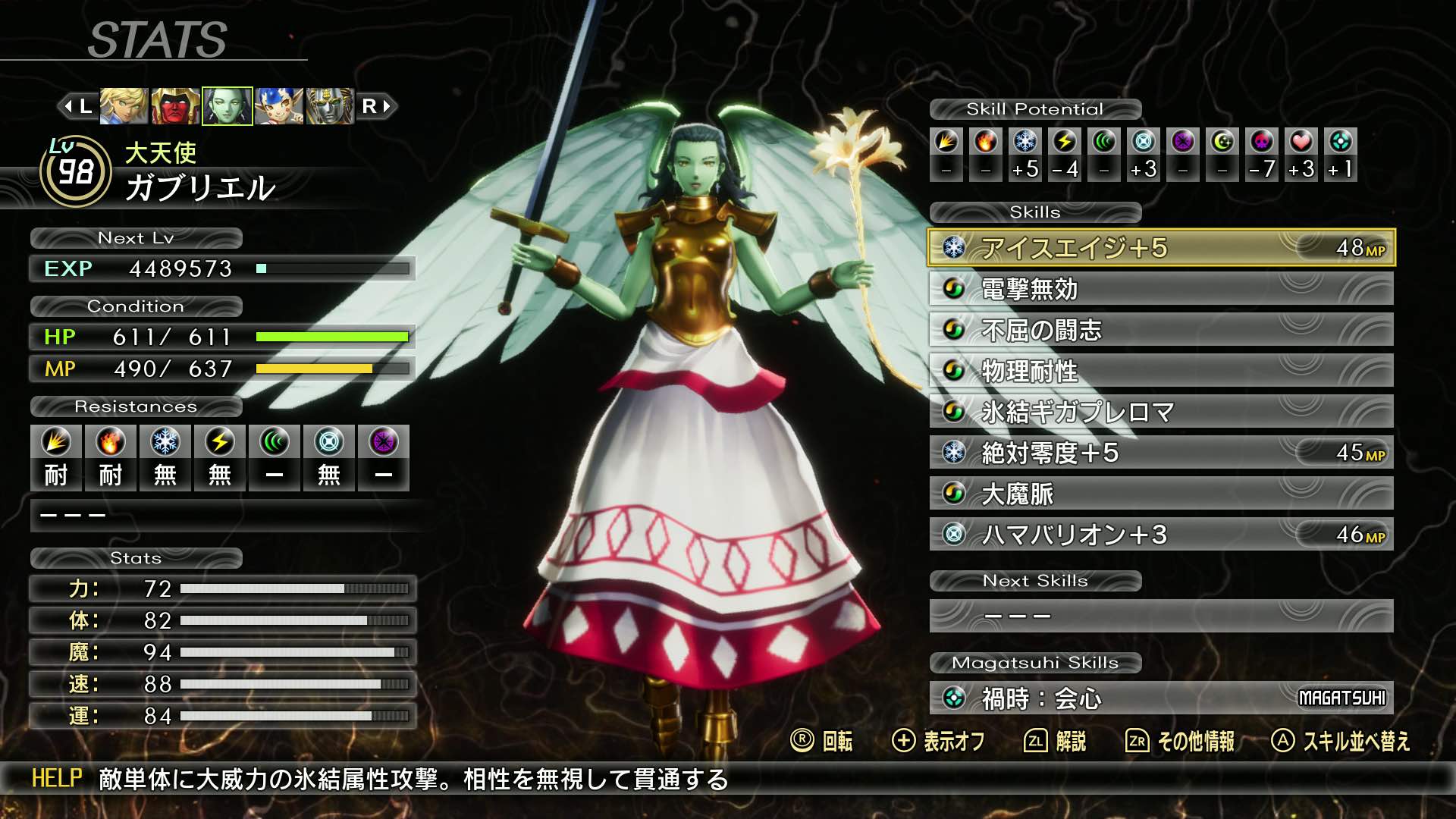Viewport: 1456px width, 819px height.
Task: Click the electric skill potential icon
Action: [1065, 142]
